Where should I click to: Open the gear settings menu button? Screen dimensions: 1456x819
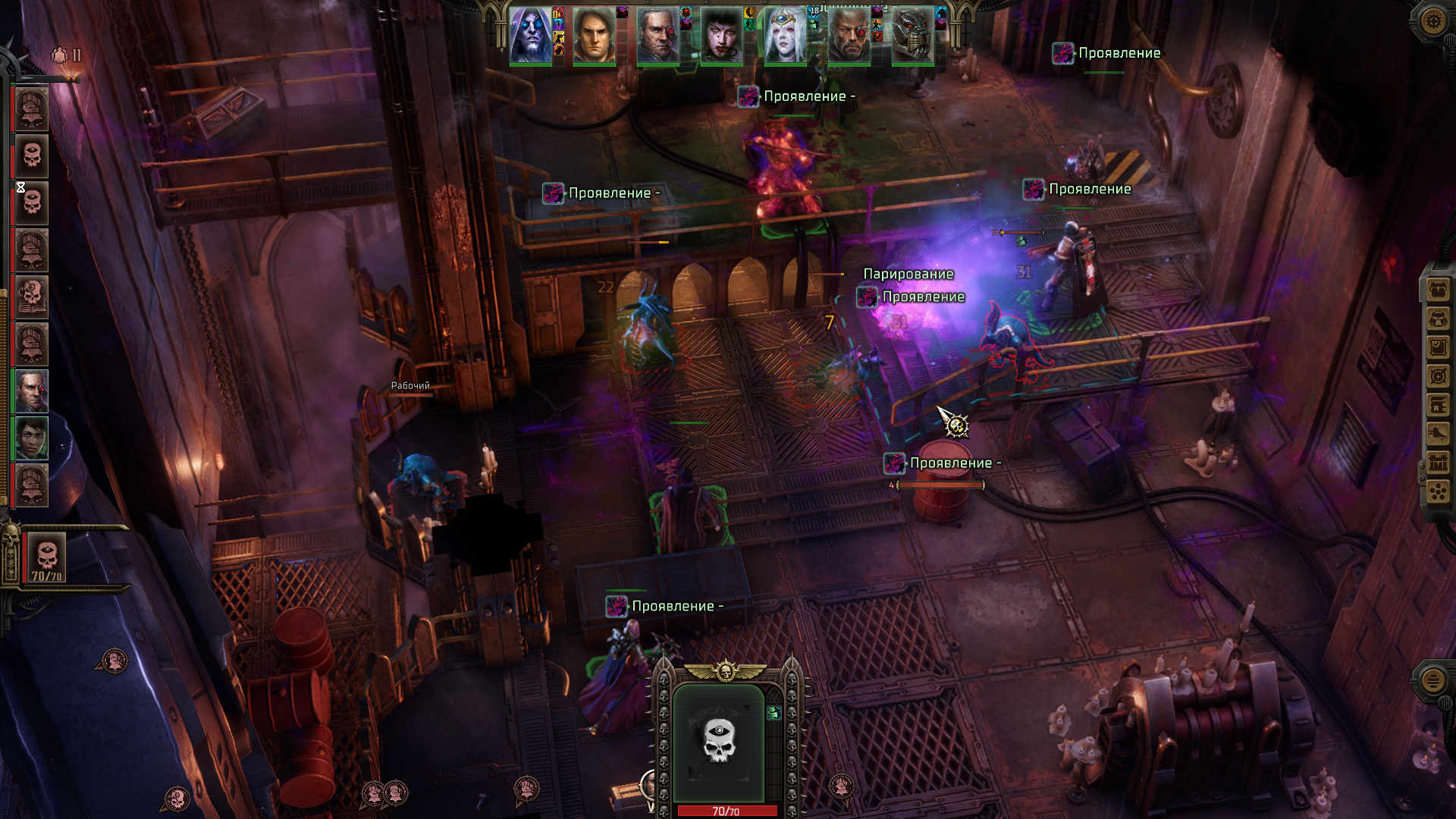(x=1432, y=20)
